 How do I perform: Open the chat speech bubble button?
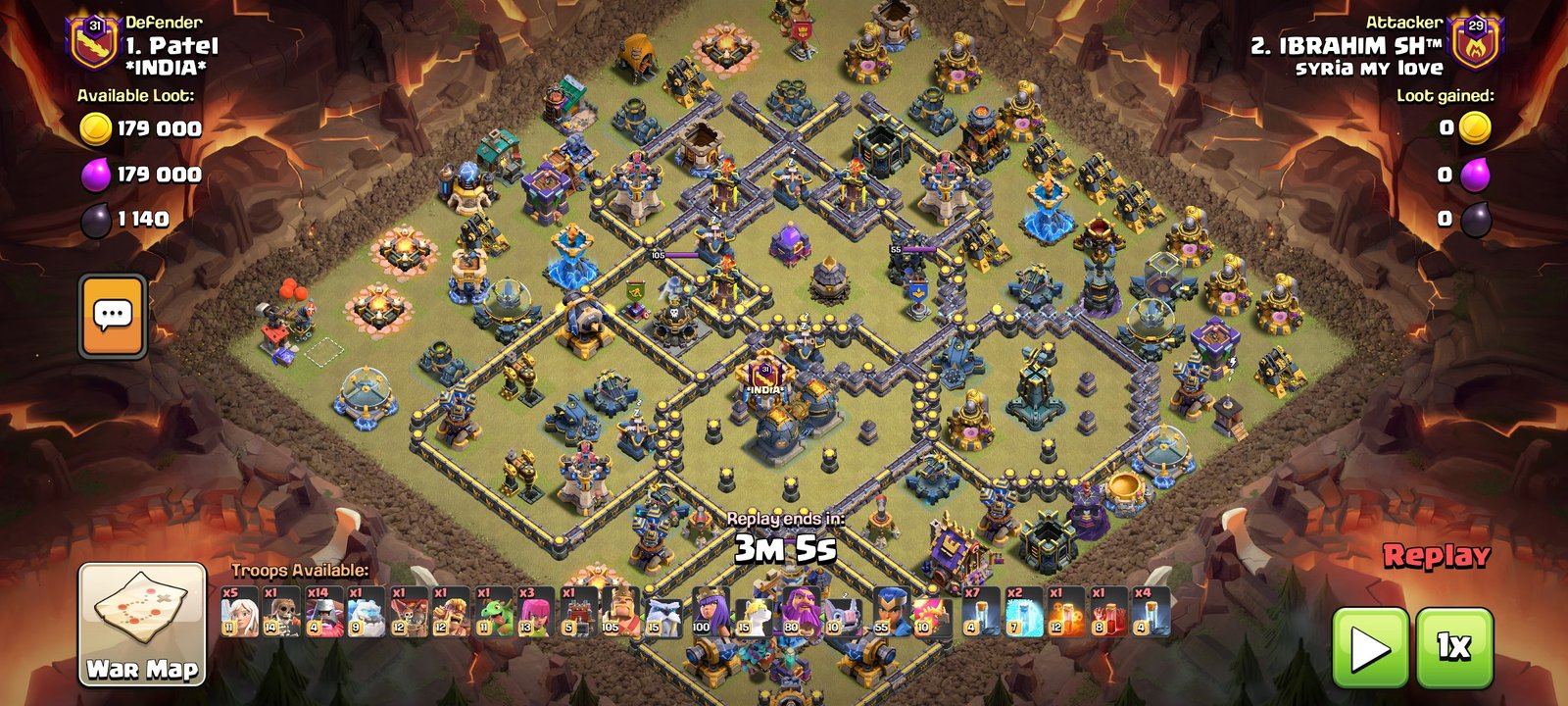(x=113, y=315)
